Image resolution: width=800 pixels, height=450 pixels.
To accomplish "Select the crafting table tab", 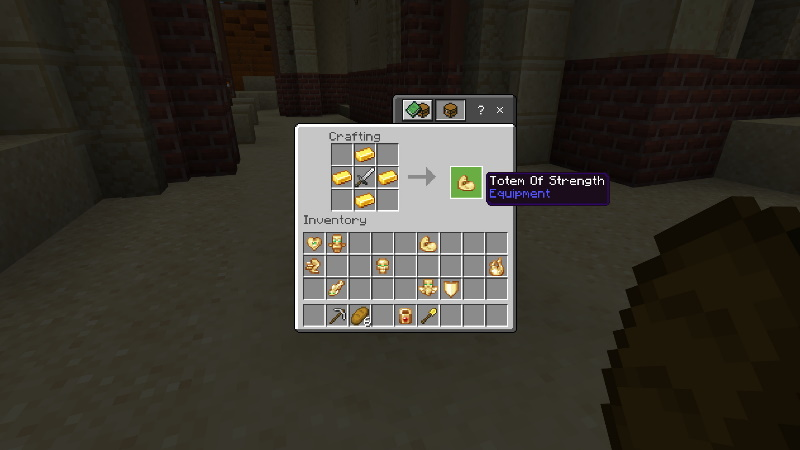I will click(x=450, y=110).
